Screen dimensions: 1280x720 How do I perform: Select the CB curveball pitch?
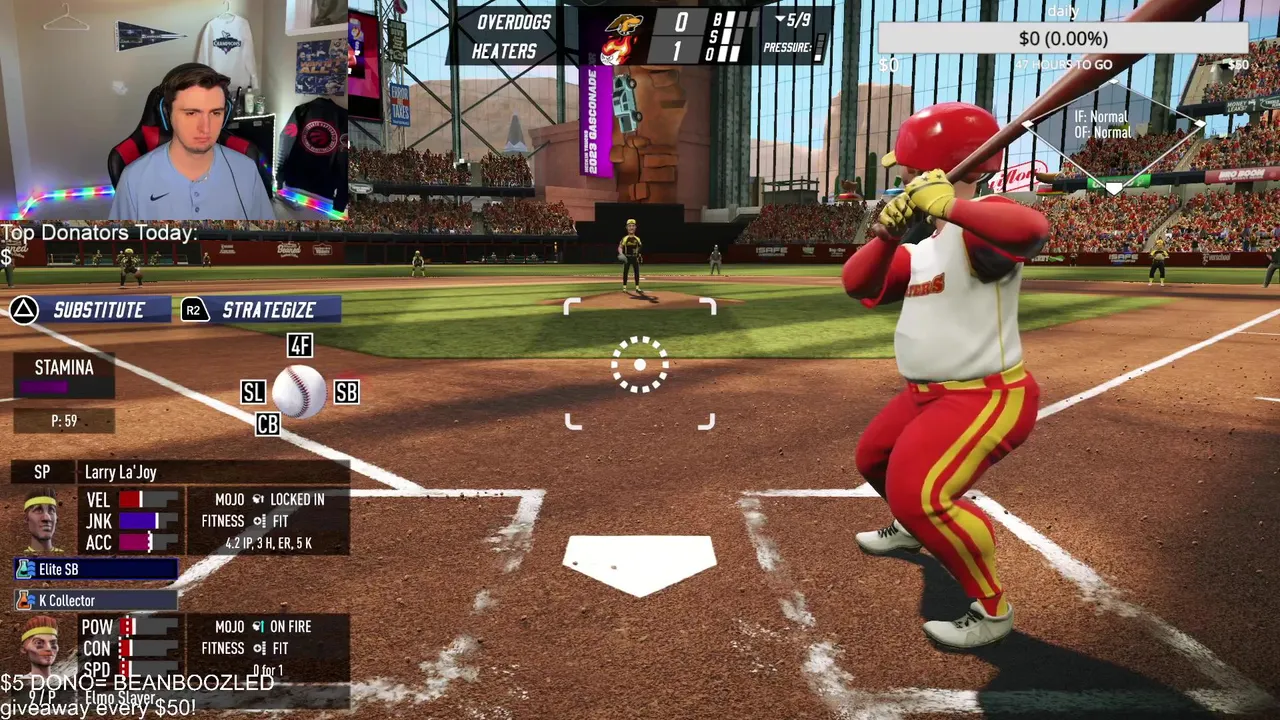pyautogui.click(x=267, y=425)
